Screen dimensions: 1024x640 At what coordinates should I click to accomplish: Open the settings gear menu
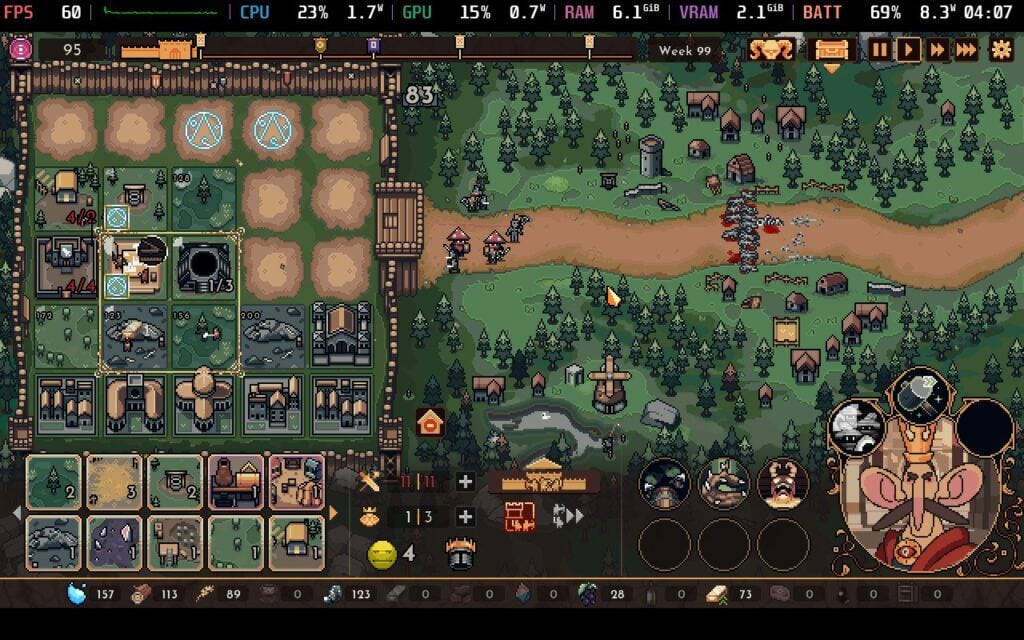1000,49
